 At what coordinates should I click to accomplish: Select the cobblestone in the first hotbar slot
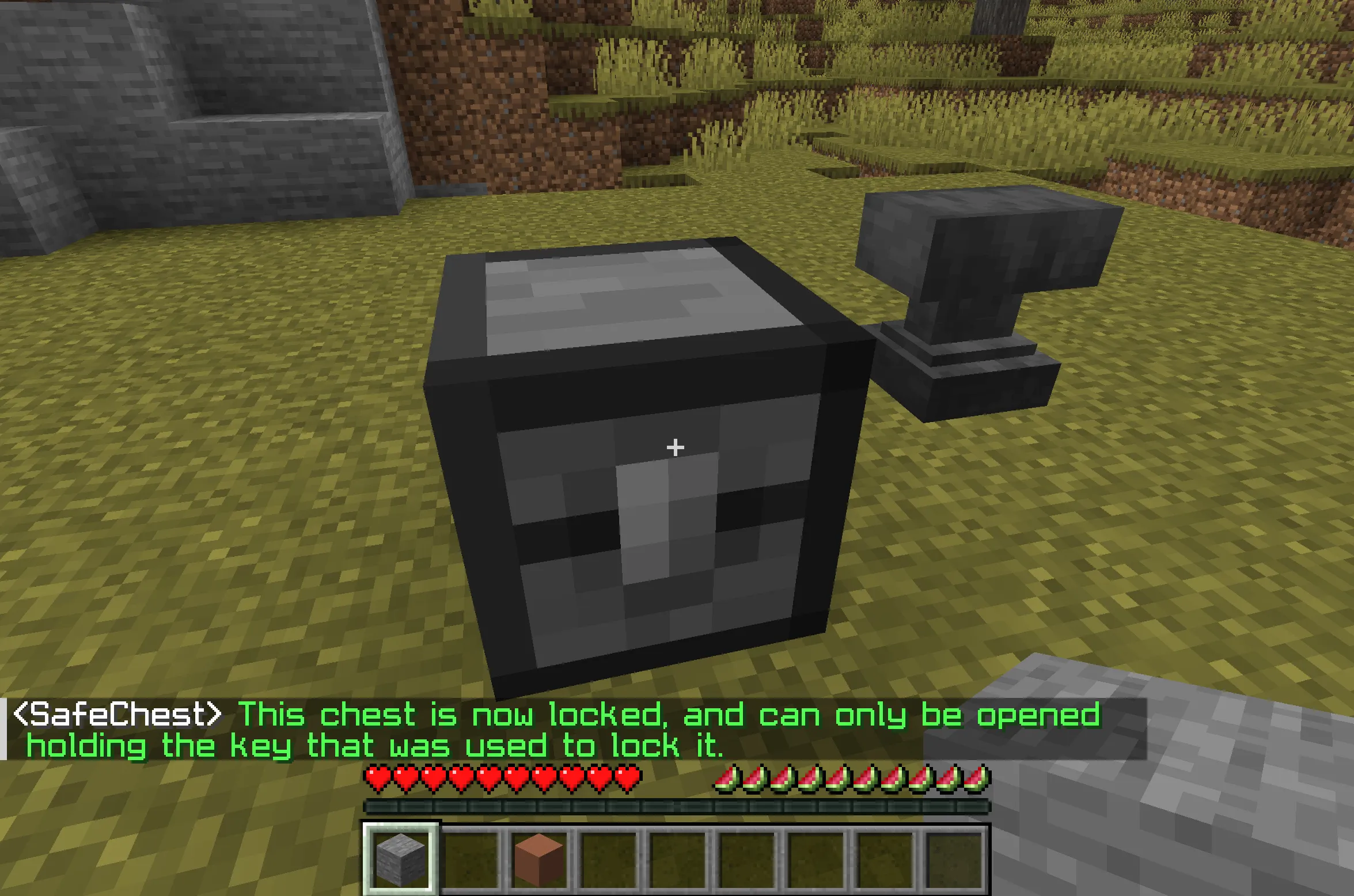pos(400,858)
